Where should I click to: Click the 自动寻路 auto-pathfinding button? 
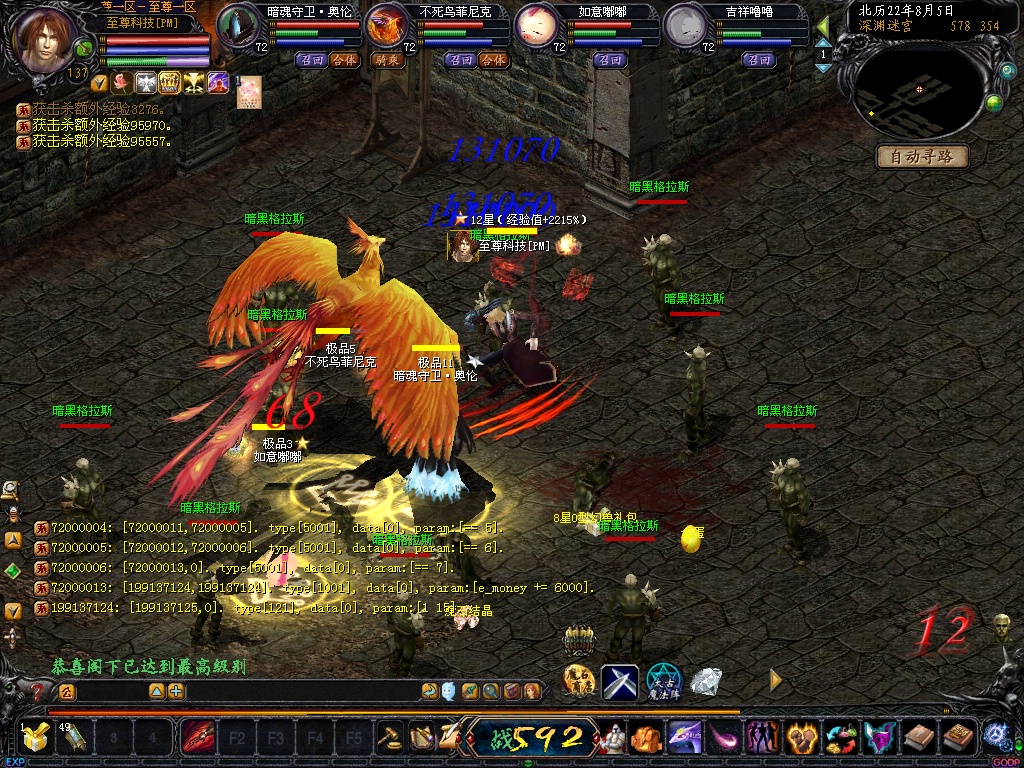922,156
